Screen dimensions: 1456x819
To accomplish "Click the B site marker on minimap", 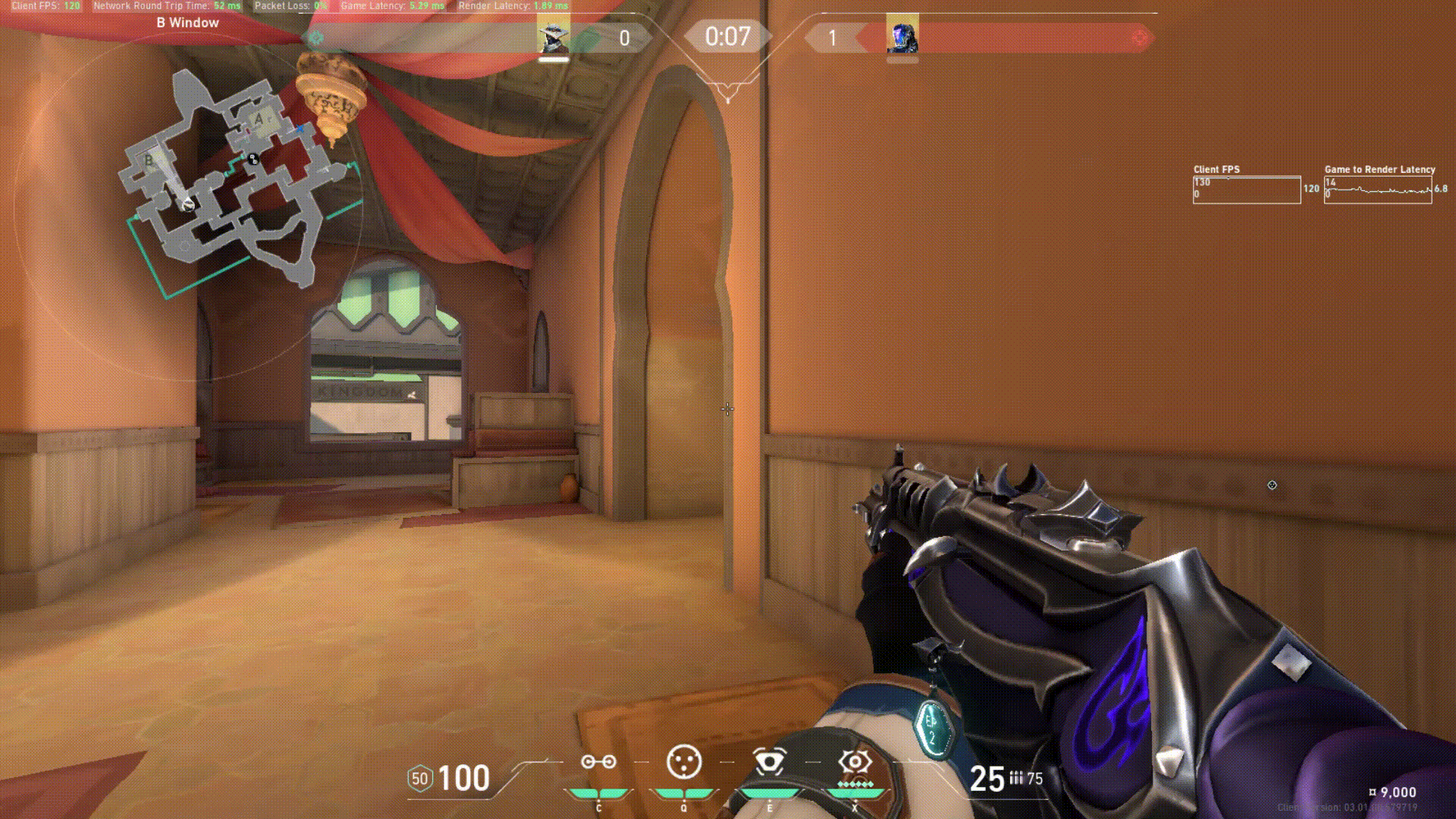I will click(149, 161).
